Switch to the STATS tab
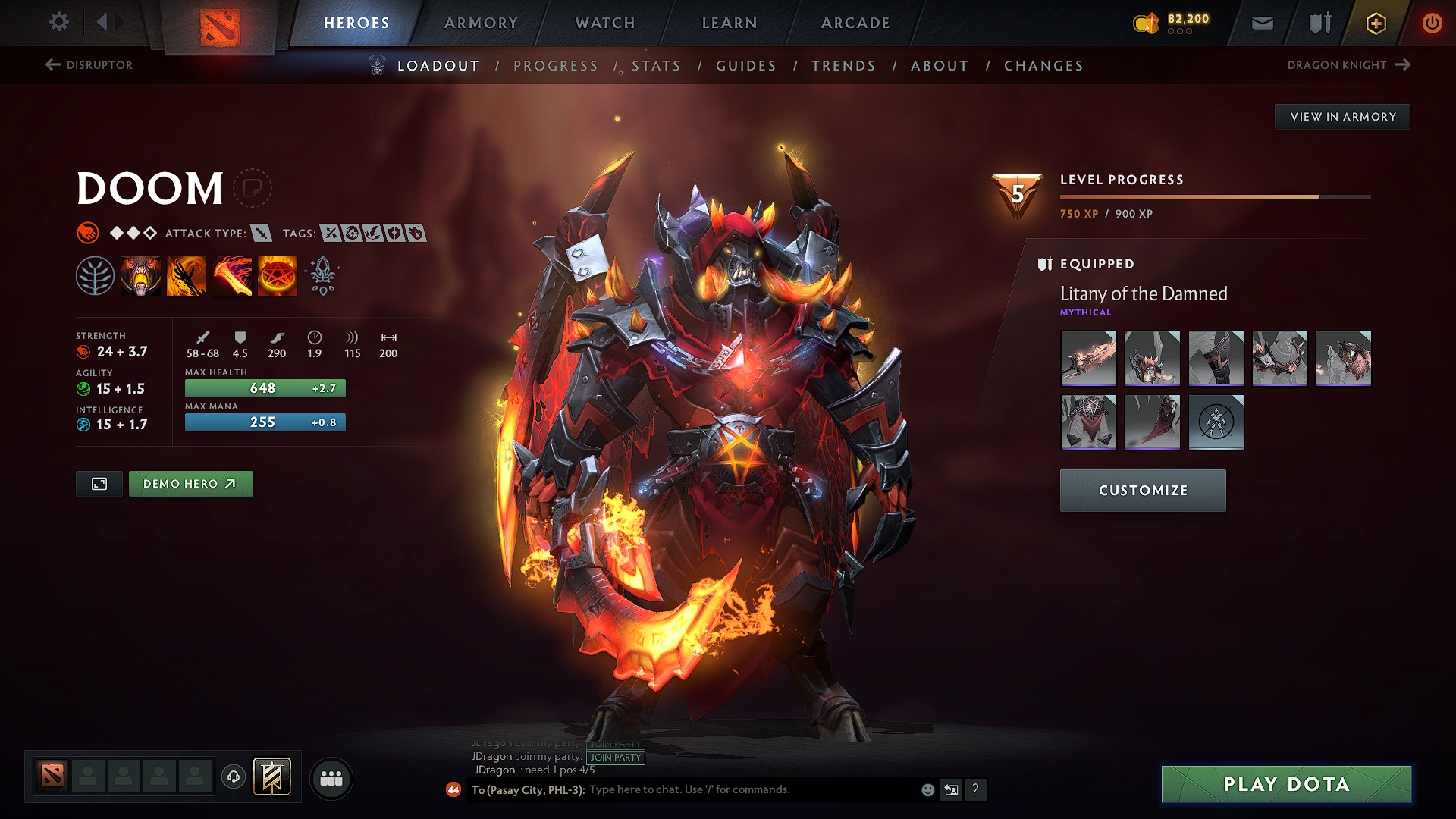The height and width of the screenshot is (819, 1456). [x=657, y=65]
